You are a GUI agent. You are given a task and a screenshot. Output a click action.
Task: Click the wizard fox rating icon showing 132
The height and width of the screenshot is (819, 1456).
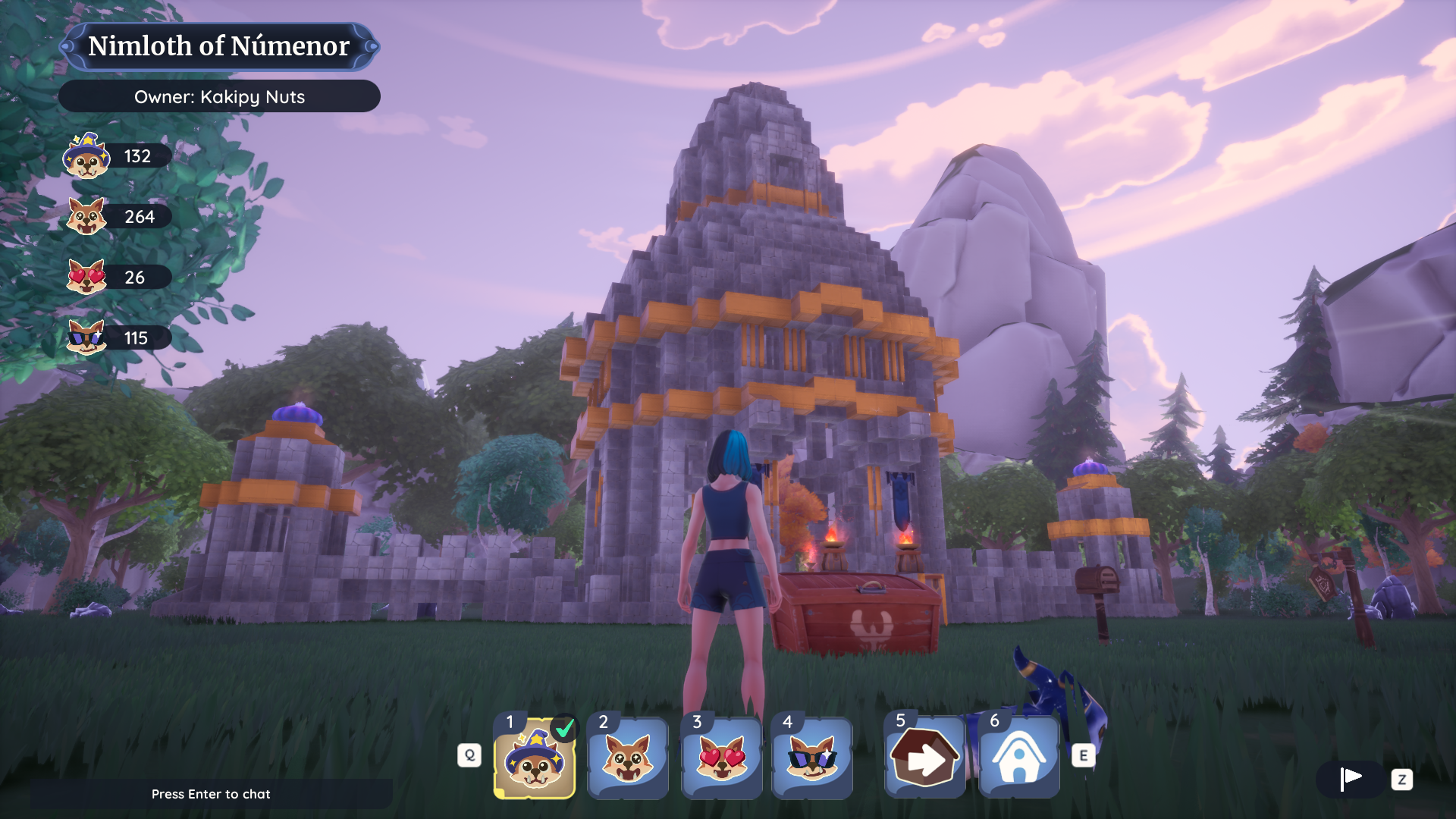click(87, 157)
